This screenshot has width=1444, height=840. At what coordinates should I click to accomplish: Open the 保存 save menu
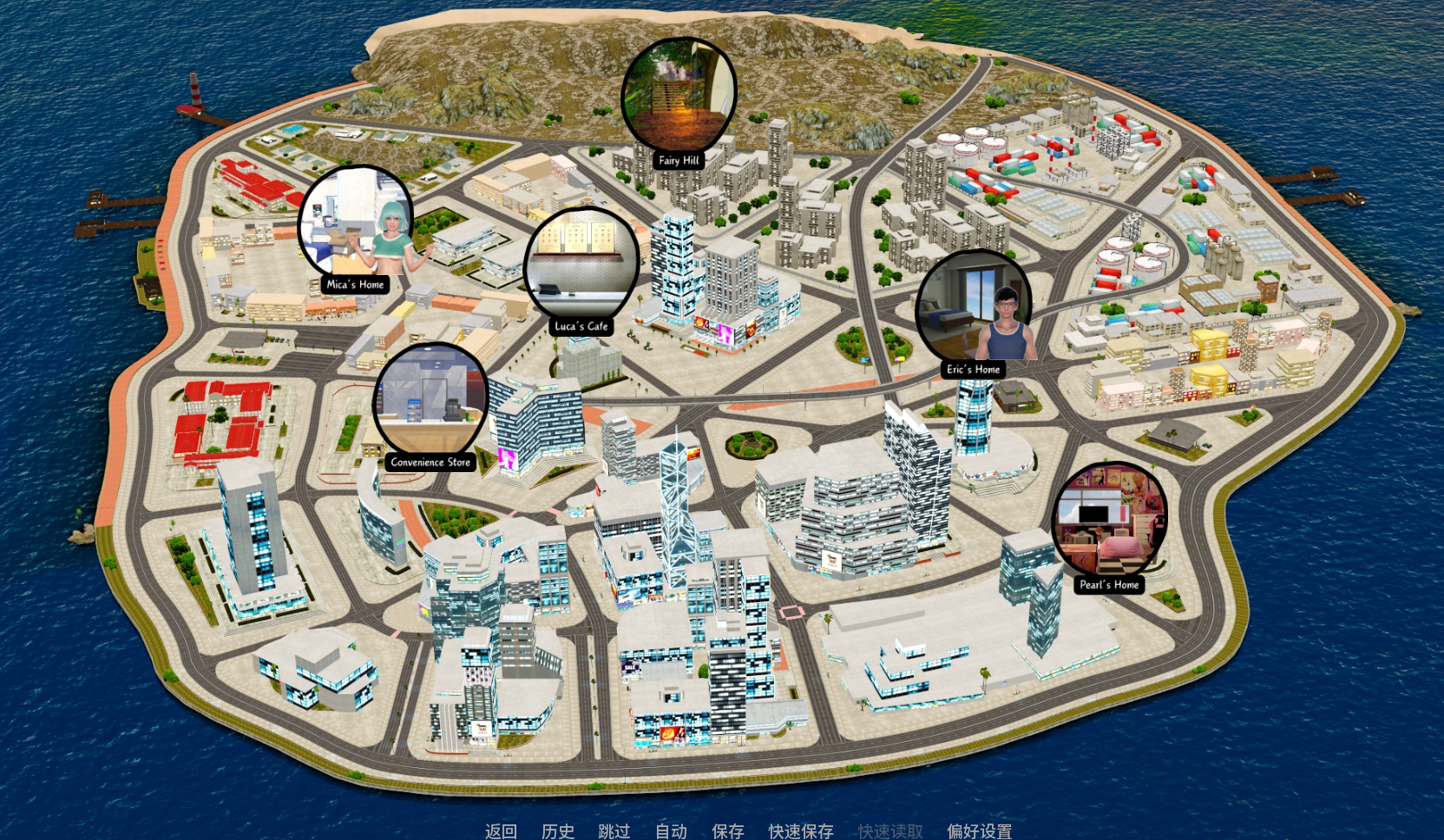(x=727, y=830)
